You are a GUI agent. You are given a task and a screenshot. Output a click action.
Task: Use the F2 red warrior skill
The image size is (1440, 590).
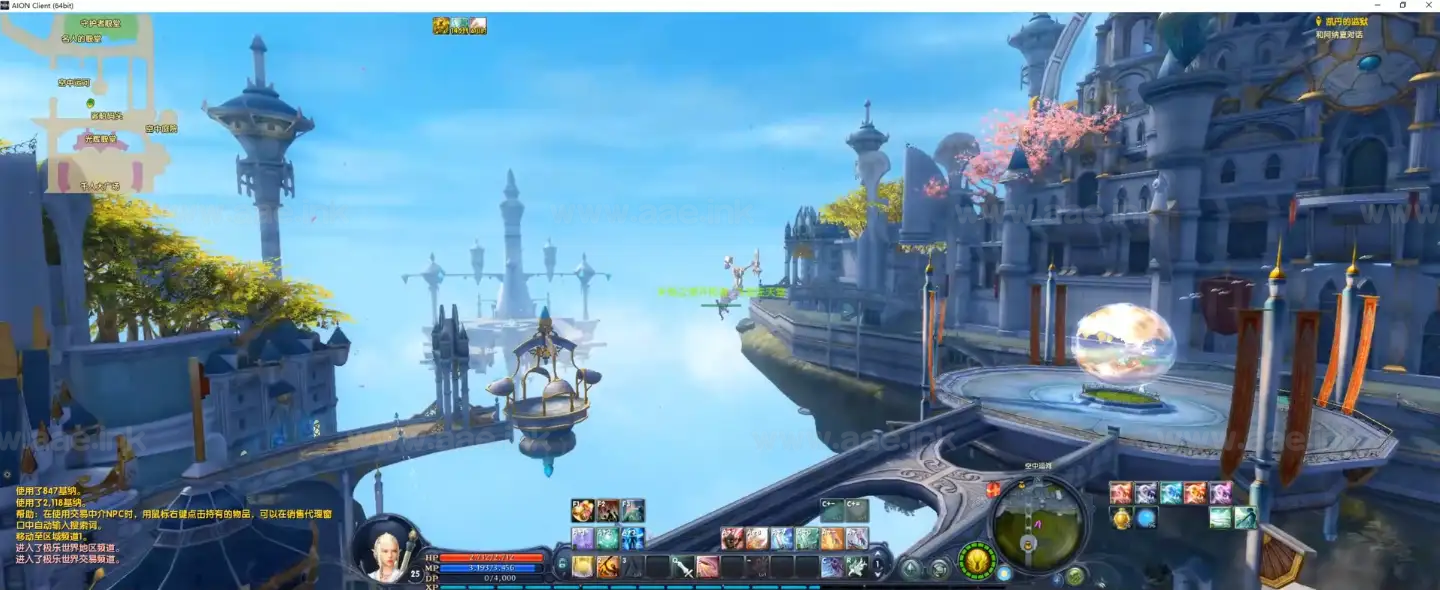click(x=608, y=511)
